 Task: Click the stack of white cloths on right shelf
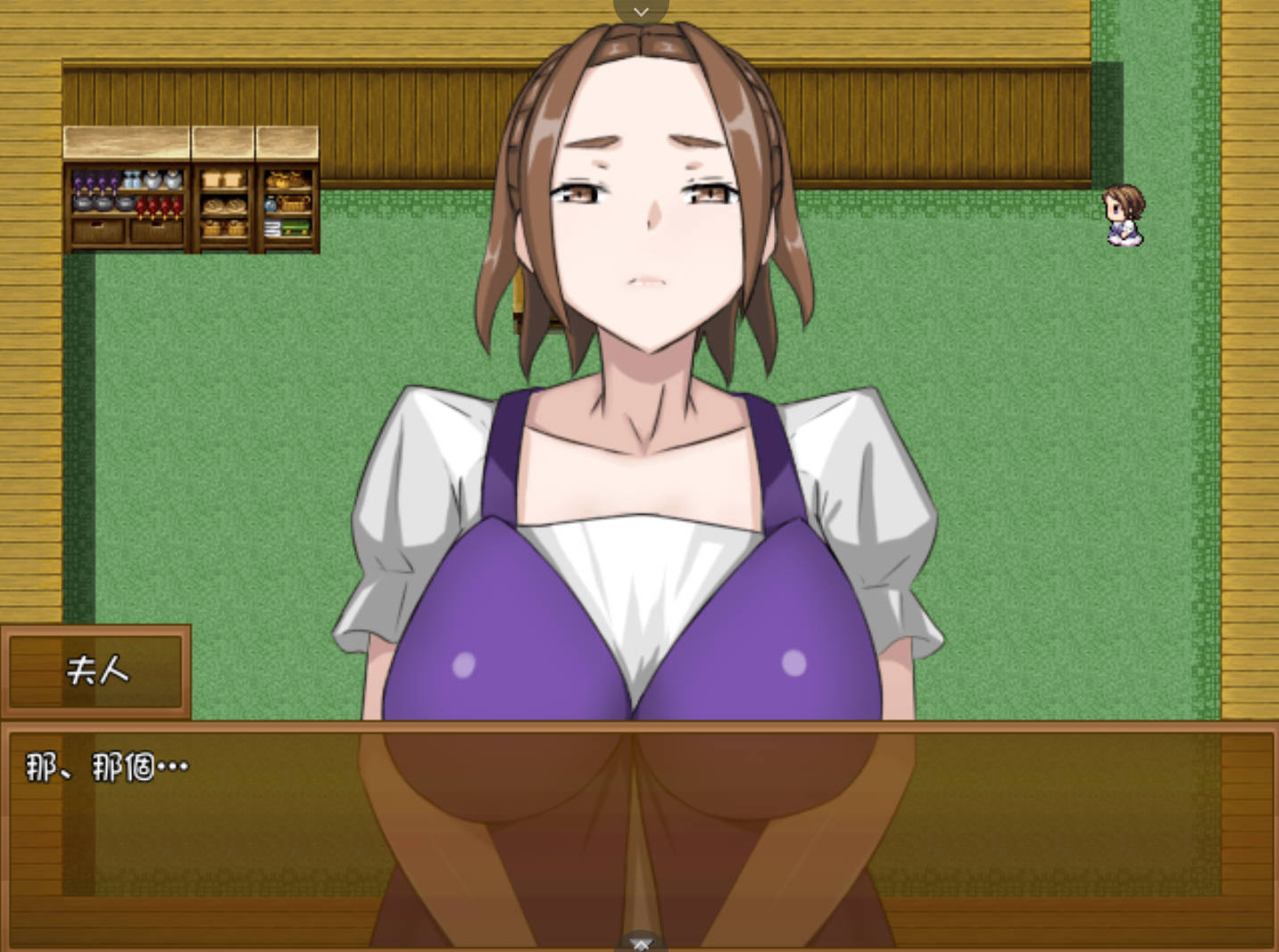(x=272, y=228)
